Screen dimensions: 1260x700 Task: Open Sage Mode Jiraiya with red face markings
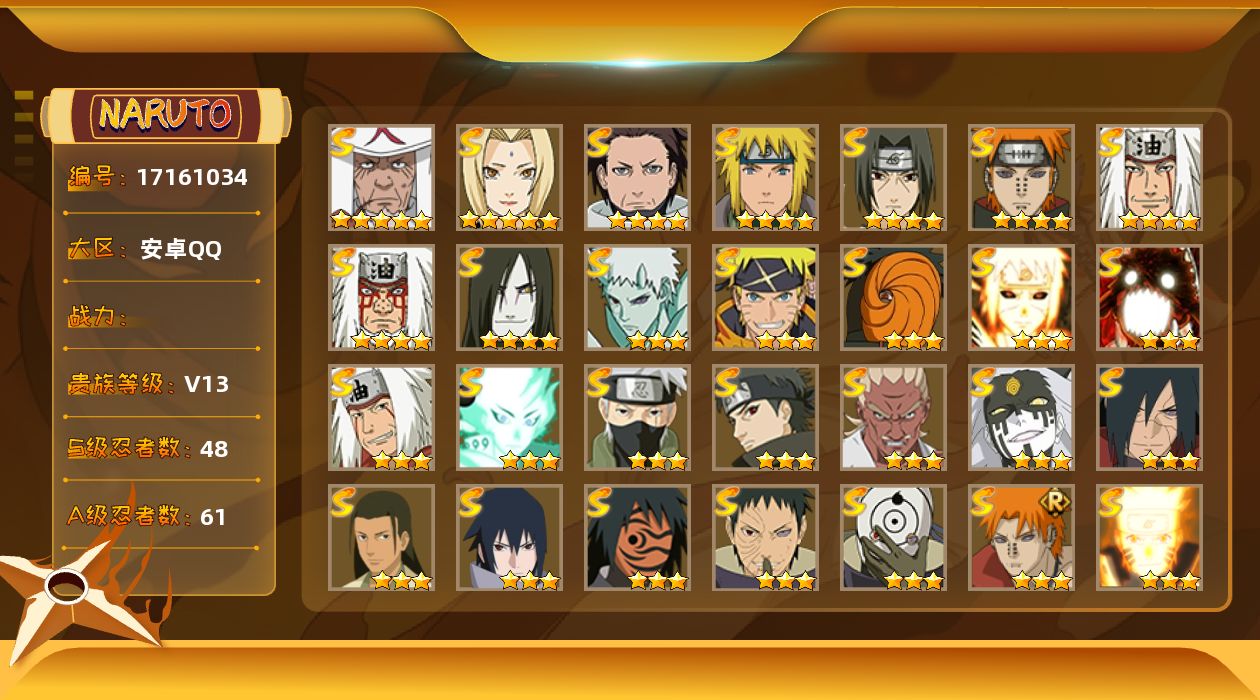[x=381, y=298]
